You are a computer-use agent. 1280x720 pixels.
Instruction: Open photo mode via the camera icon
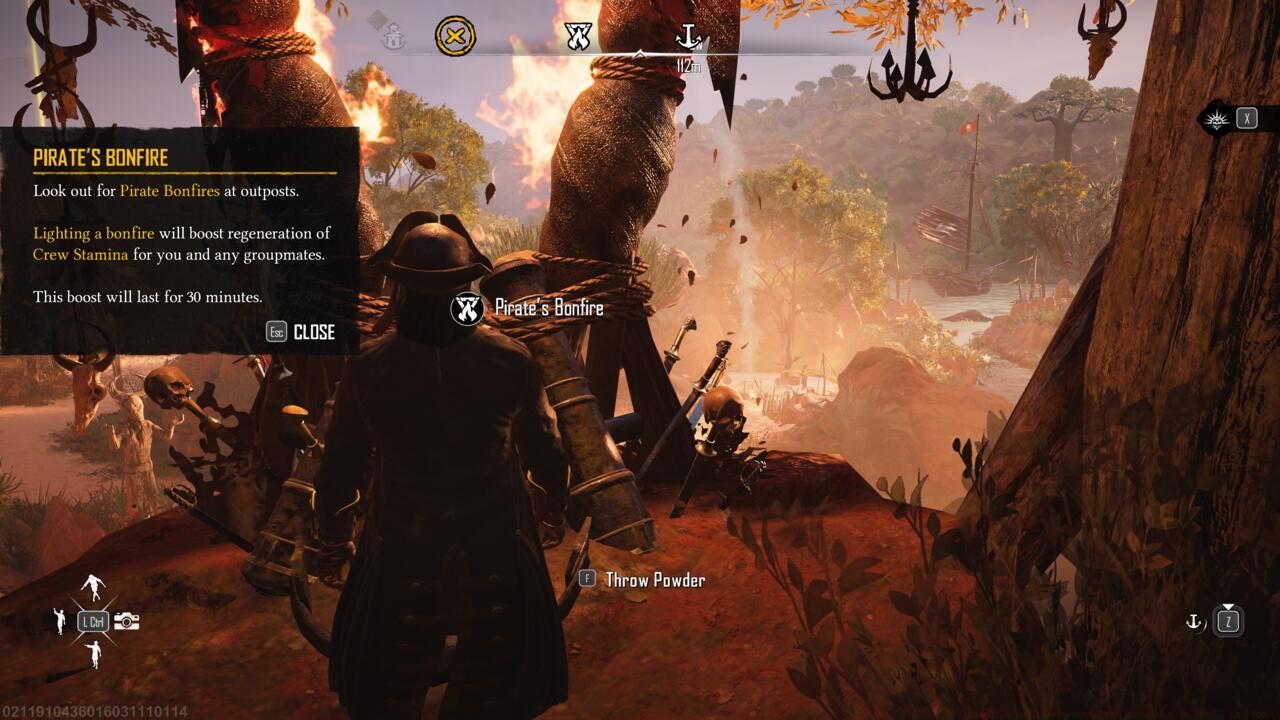point(127,621)
